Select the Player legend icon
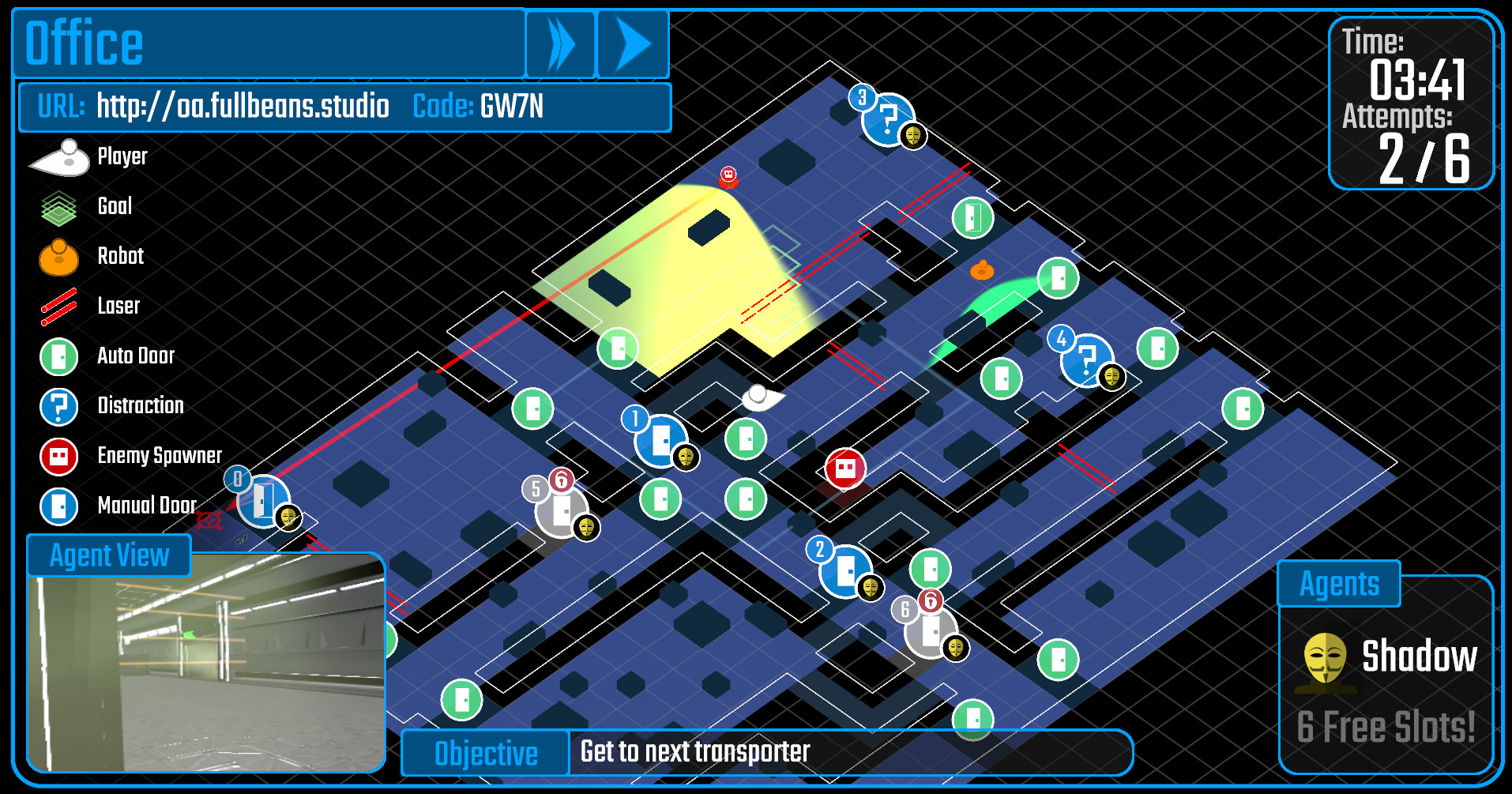 point(58,156)
